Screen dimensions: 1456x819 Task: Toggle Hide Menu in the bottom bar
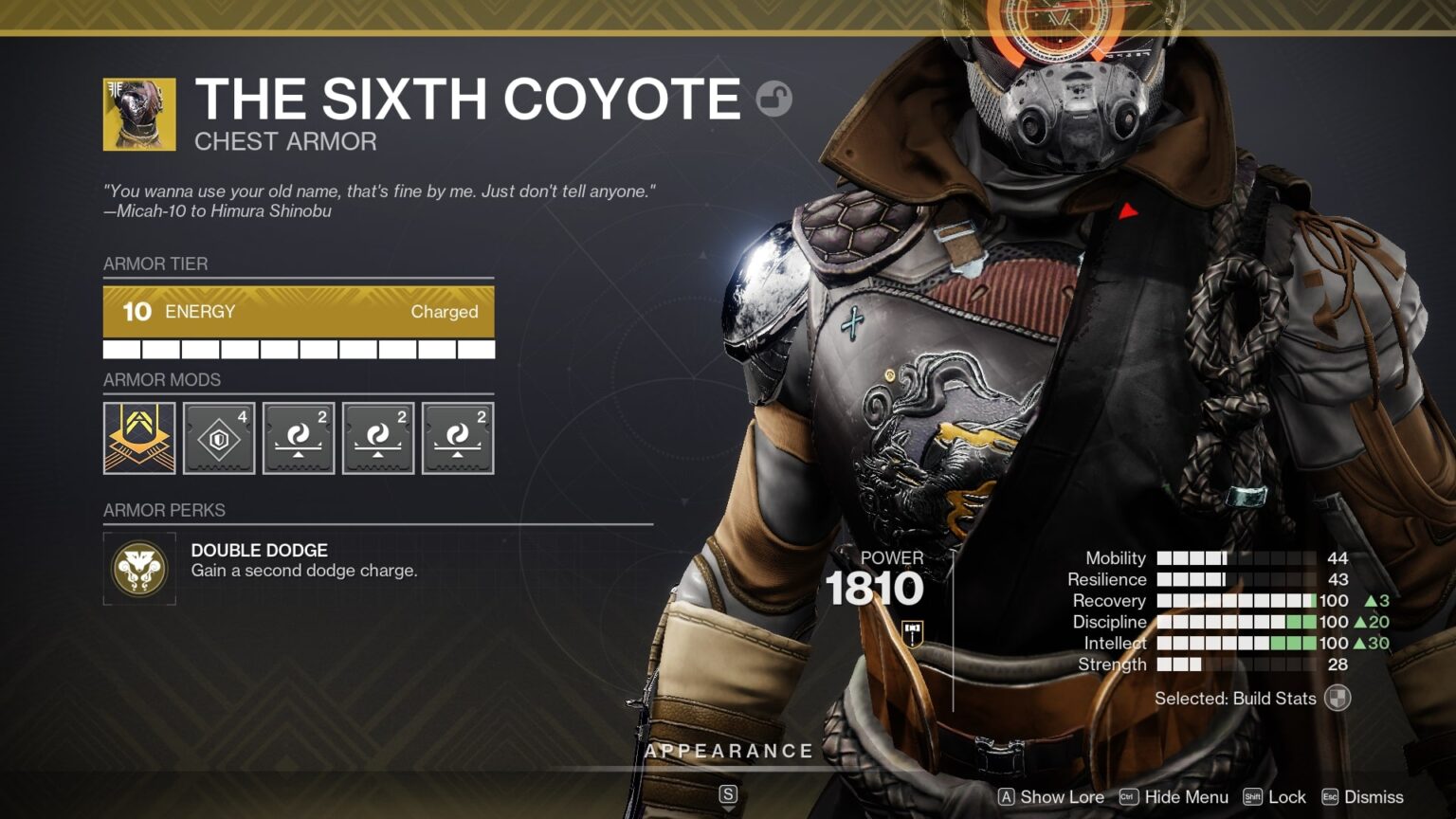pyautogui.click(x=1185, y=797)
